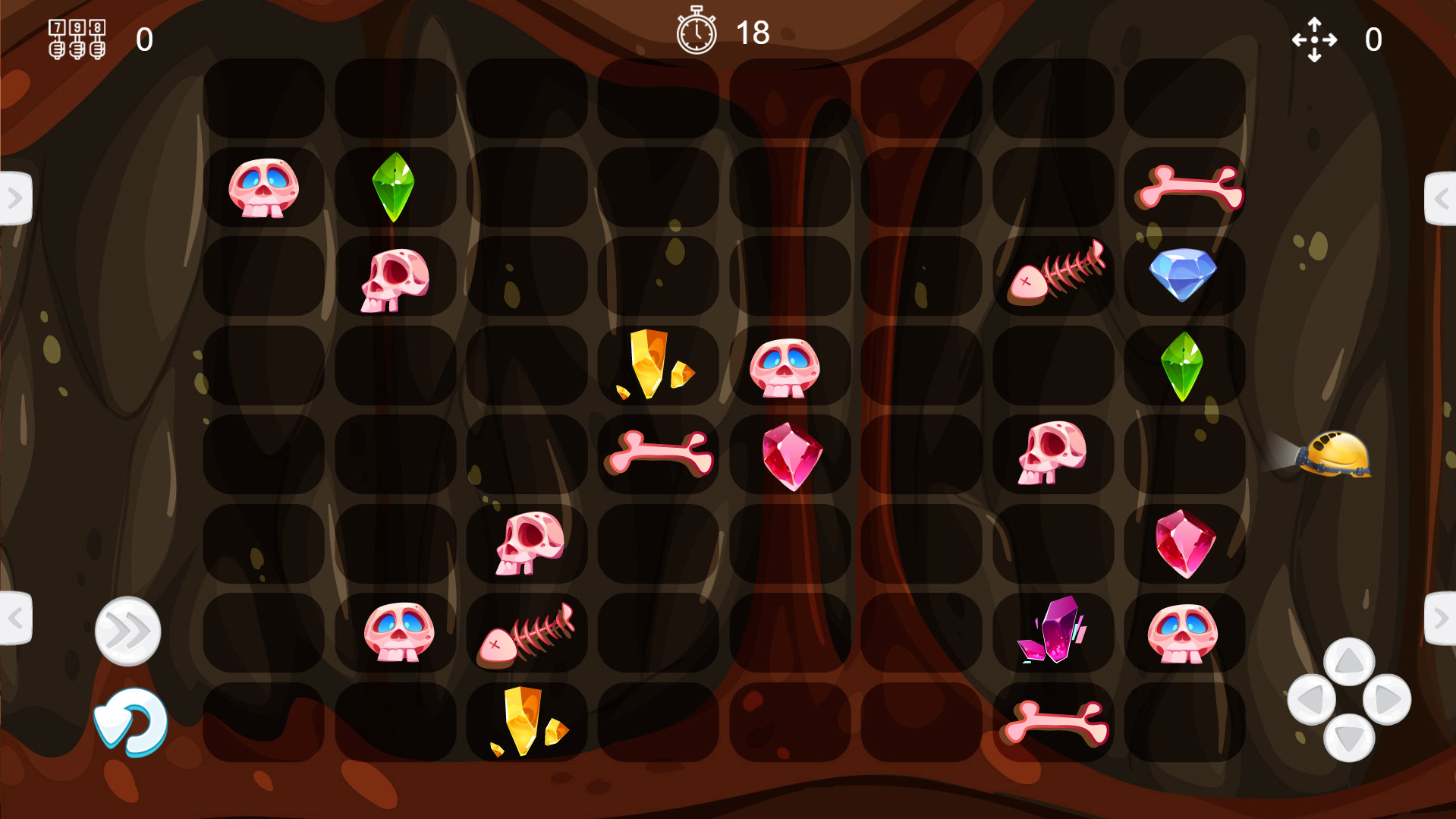This screenshot has height=819, width=1456.
Task: Click the green gem near the top-left
Action: pyautogui.click(x=394, y=187)
